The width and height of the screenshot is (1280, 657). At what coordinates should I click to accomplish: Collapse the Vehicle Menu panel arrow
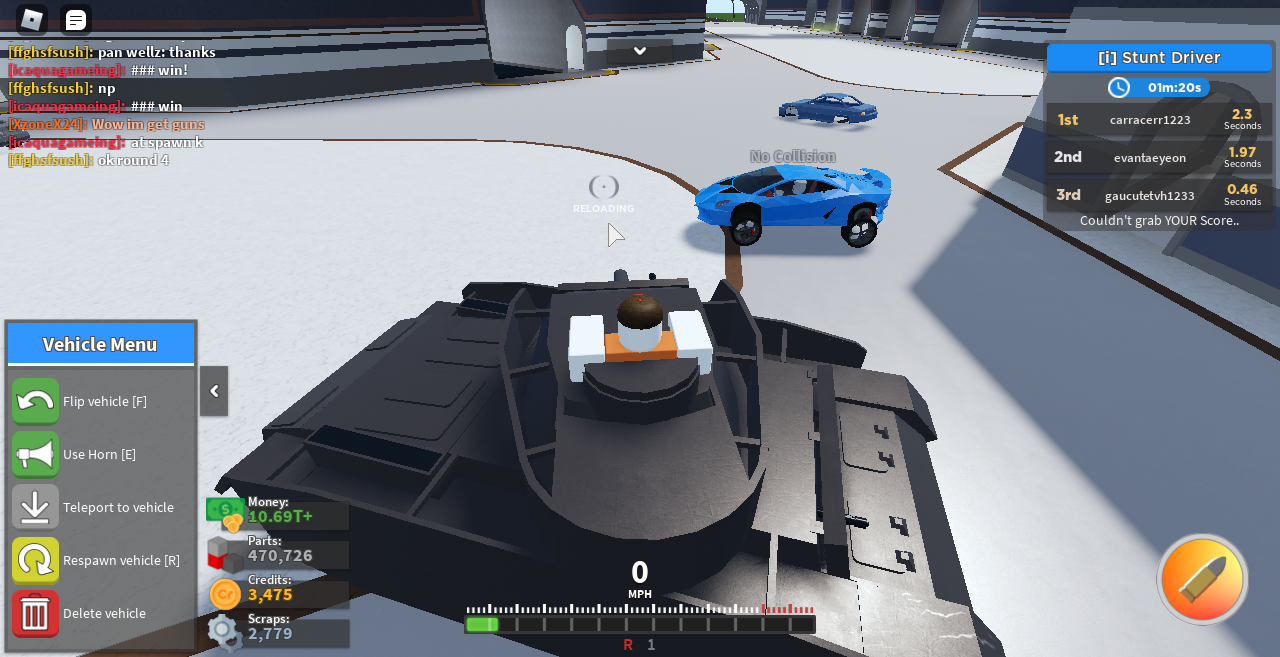point(214,391)
